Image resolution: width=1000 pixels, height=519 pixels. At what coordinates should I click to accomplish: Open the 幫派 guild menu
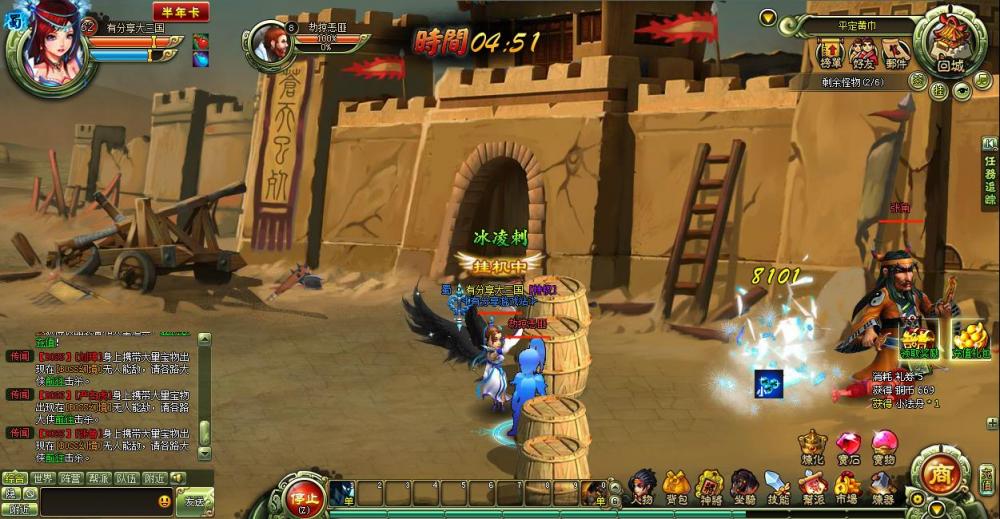point(812,486)
